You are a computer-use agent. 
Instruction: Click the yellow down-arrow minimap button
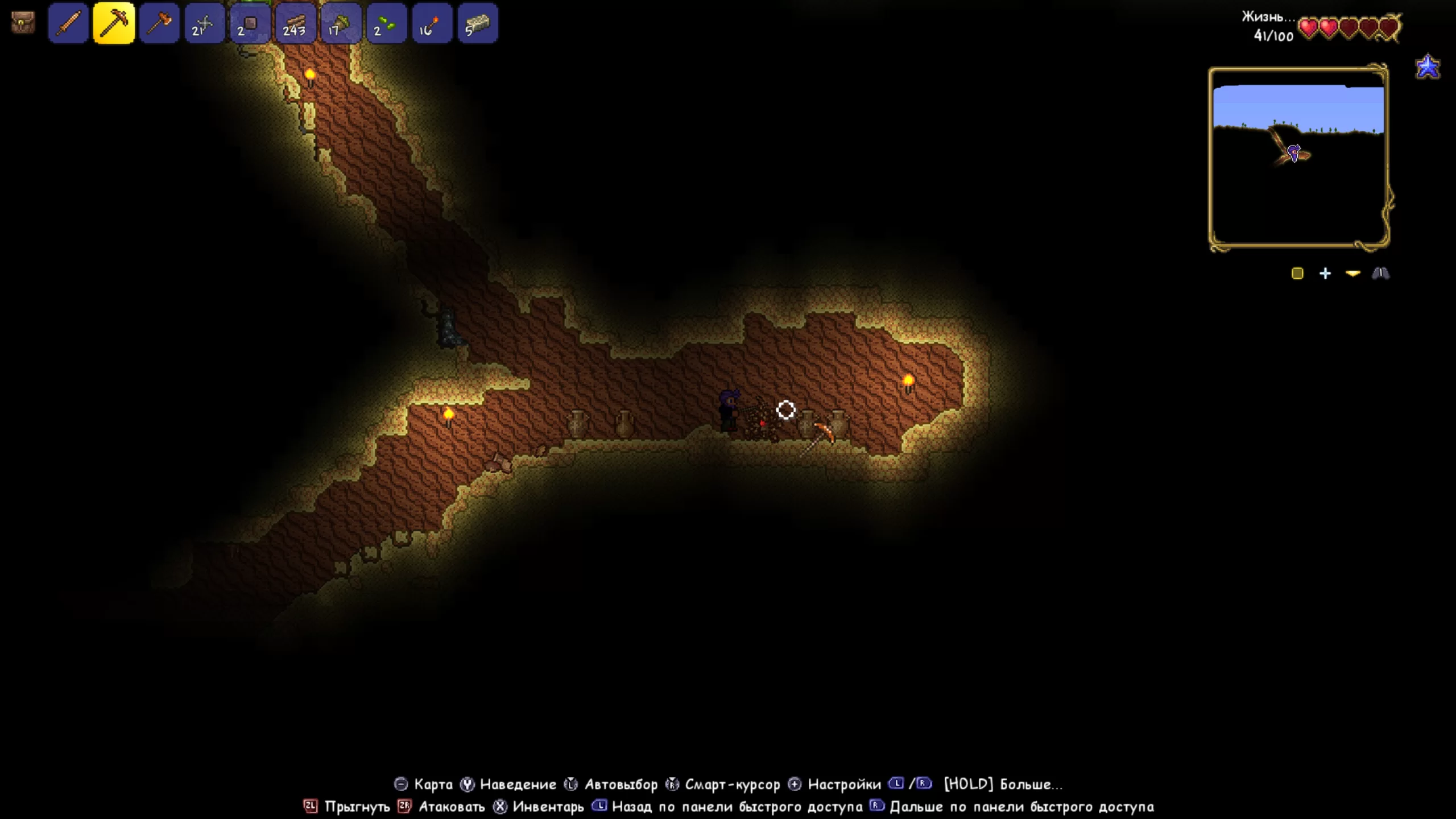coord(1352,274)
